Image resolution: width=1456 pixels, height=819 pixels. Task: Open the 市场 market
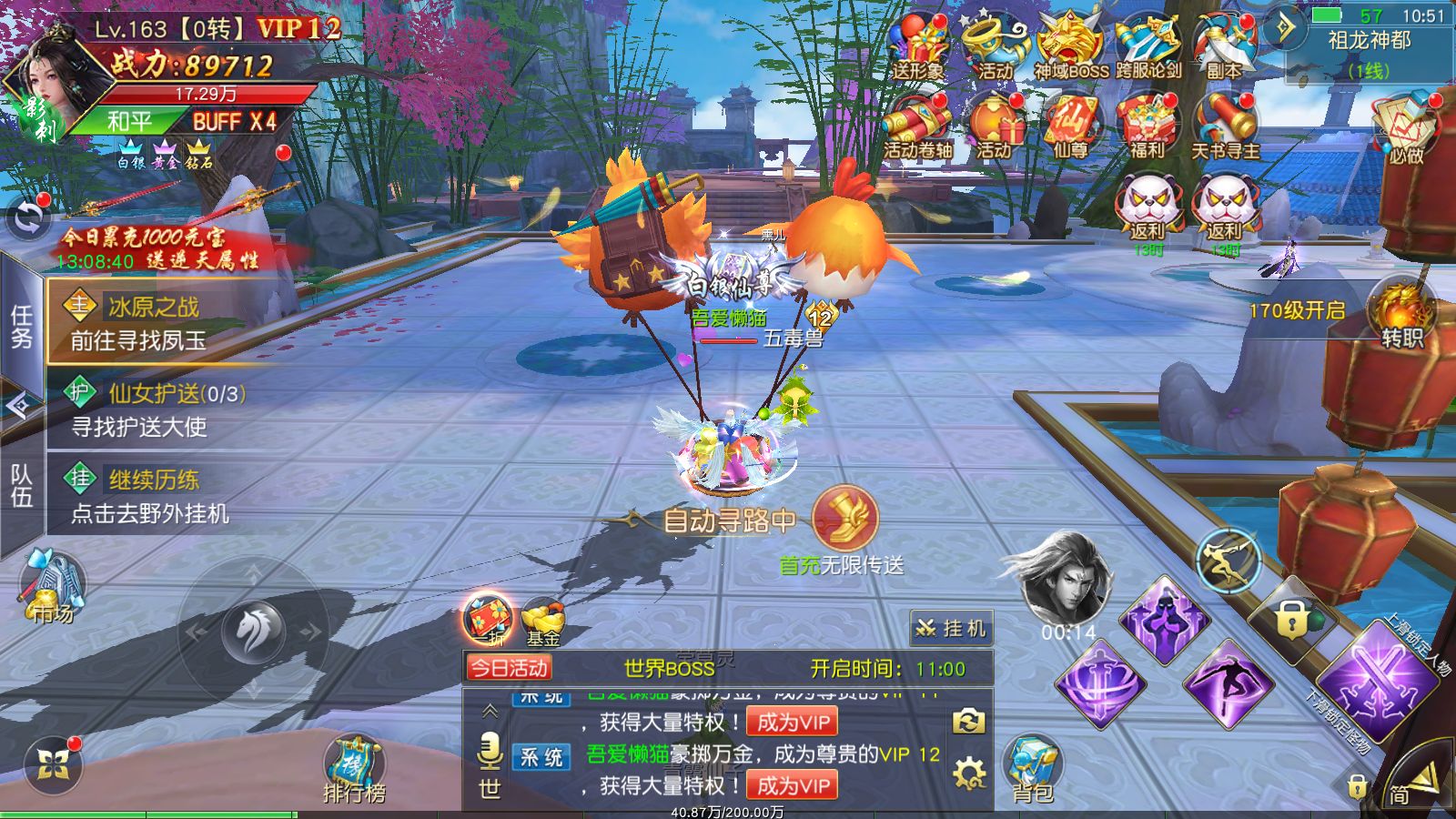point(53,587)
